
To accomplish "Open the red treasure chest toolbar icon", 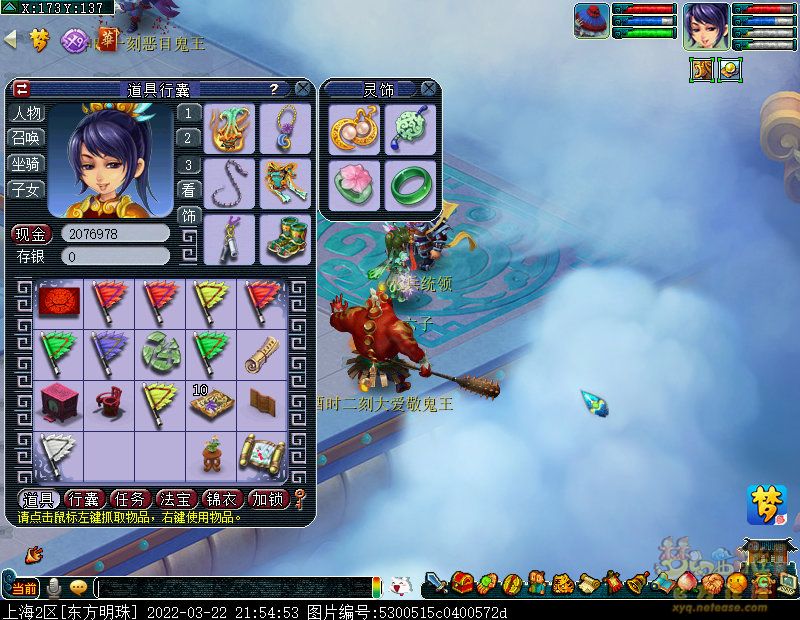I will [x=461, y=582].
